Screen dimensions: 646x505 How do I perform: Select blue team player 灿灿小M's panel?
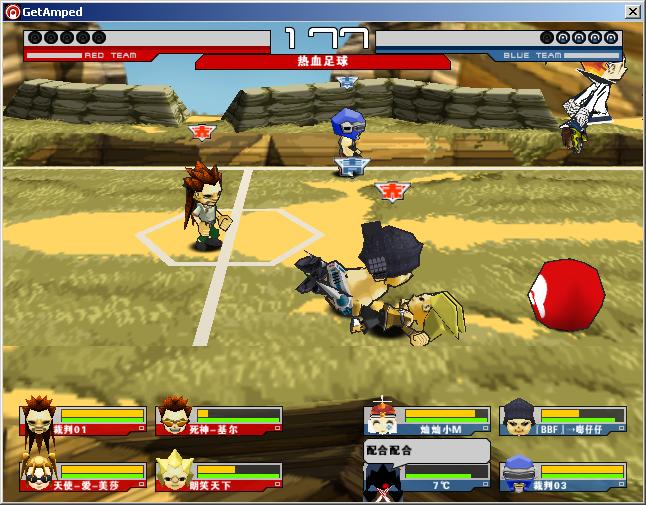(427, 420)
